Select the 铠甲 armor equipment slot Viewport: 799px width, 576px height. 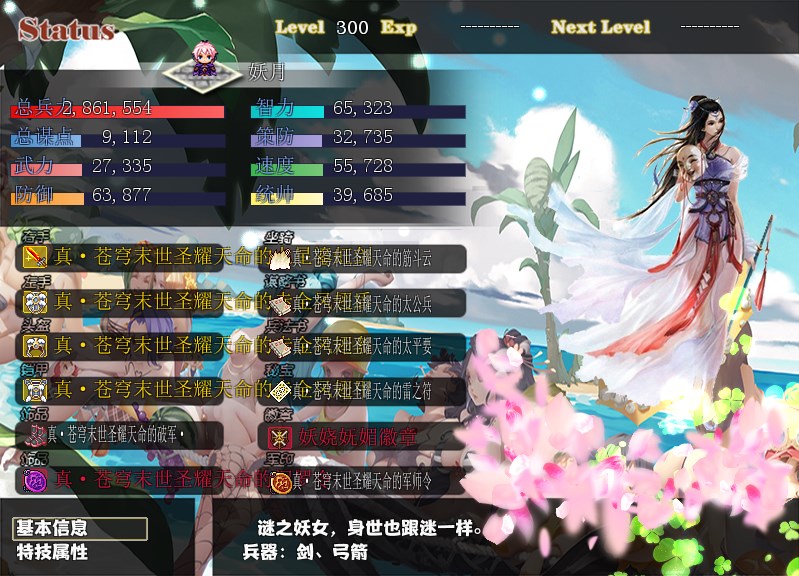[140, 390]
